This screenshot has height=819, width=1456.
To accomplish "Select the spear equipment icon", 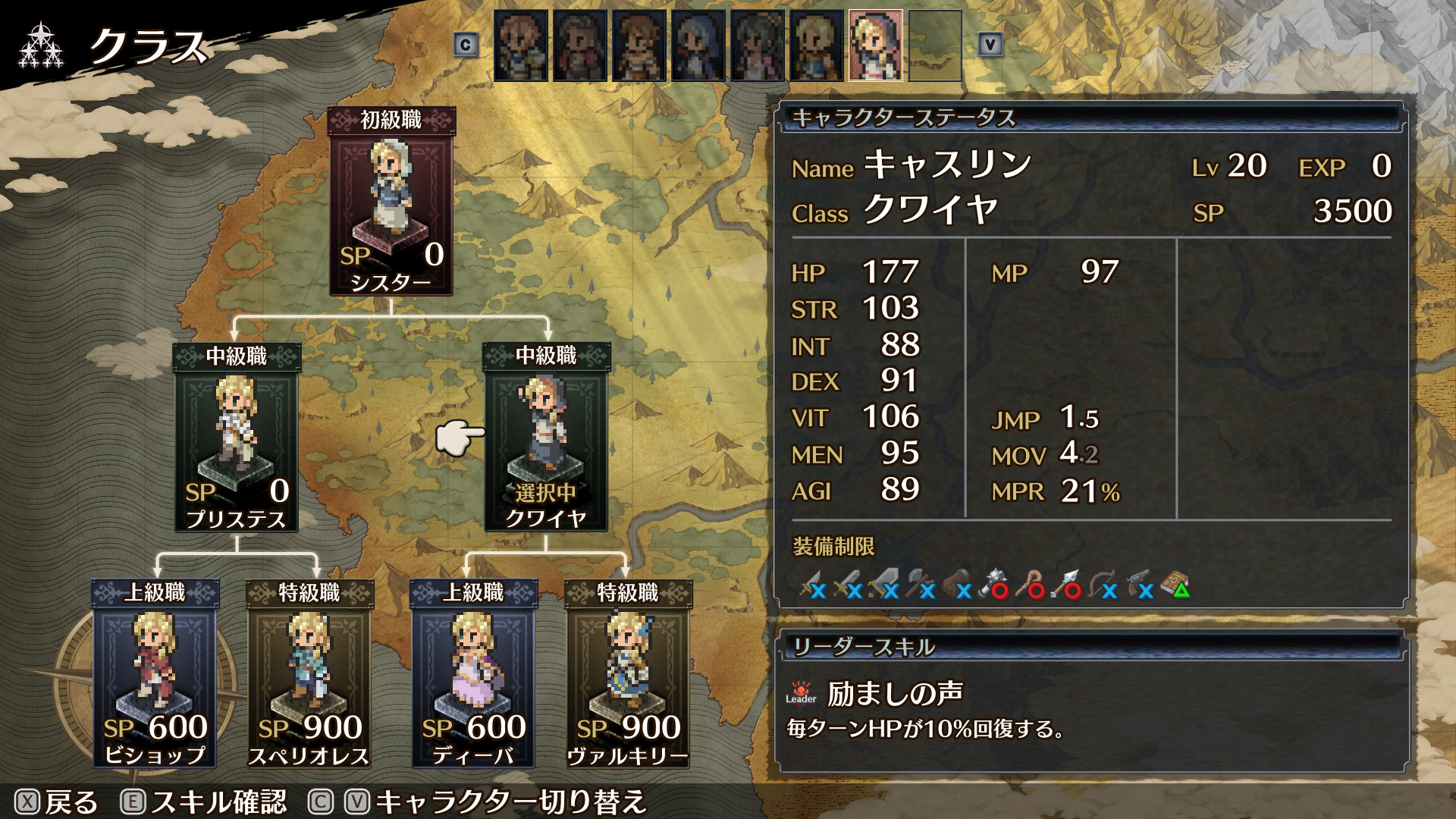I will click(x=1062, y=580).
